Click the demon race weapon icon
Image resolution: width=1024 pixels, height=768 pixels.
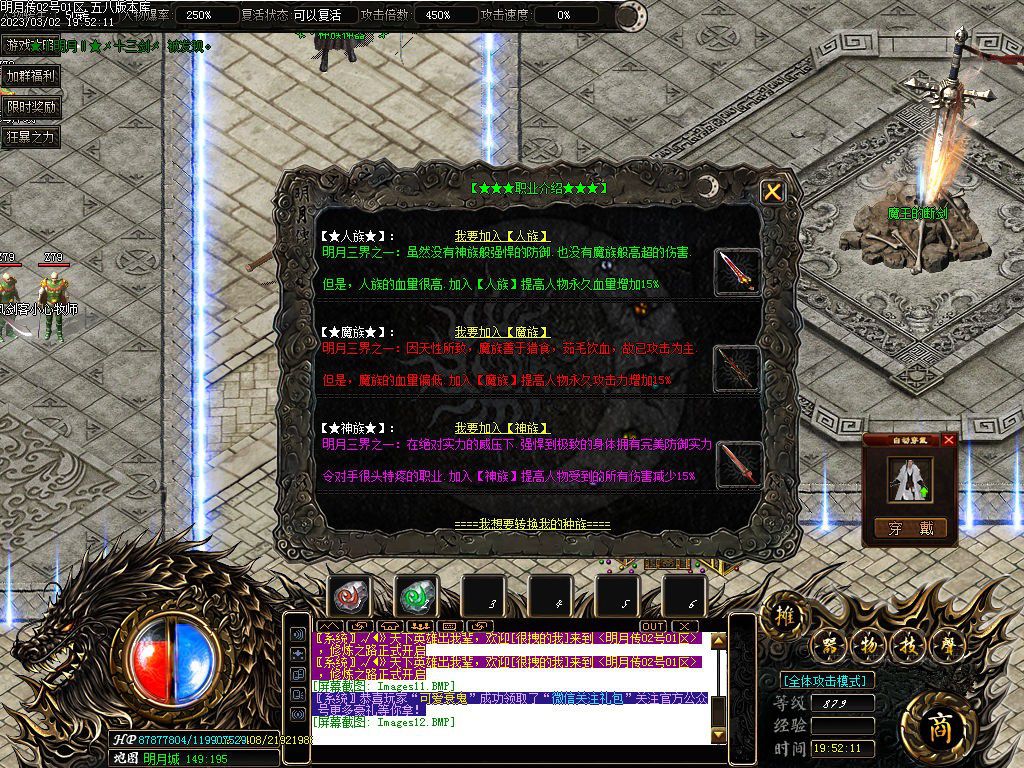(x=737, y=367)
